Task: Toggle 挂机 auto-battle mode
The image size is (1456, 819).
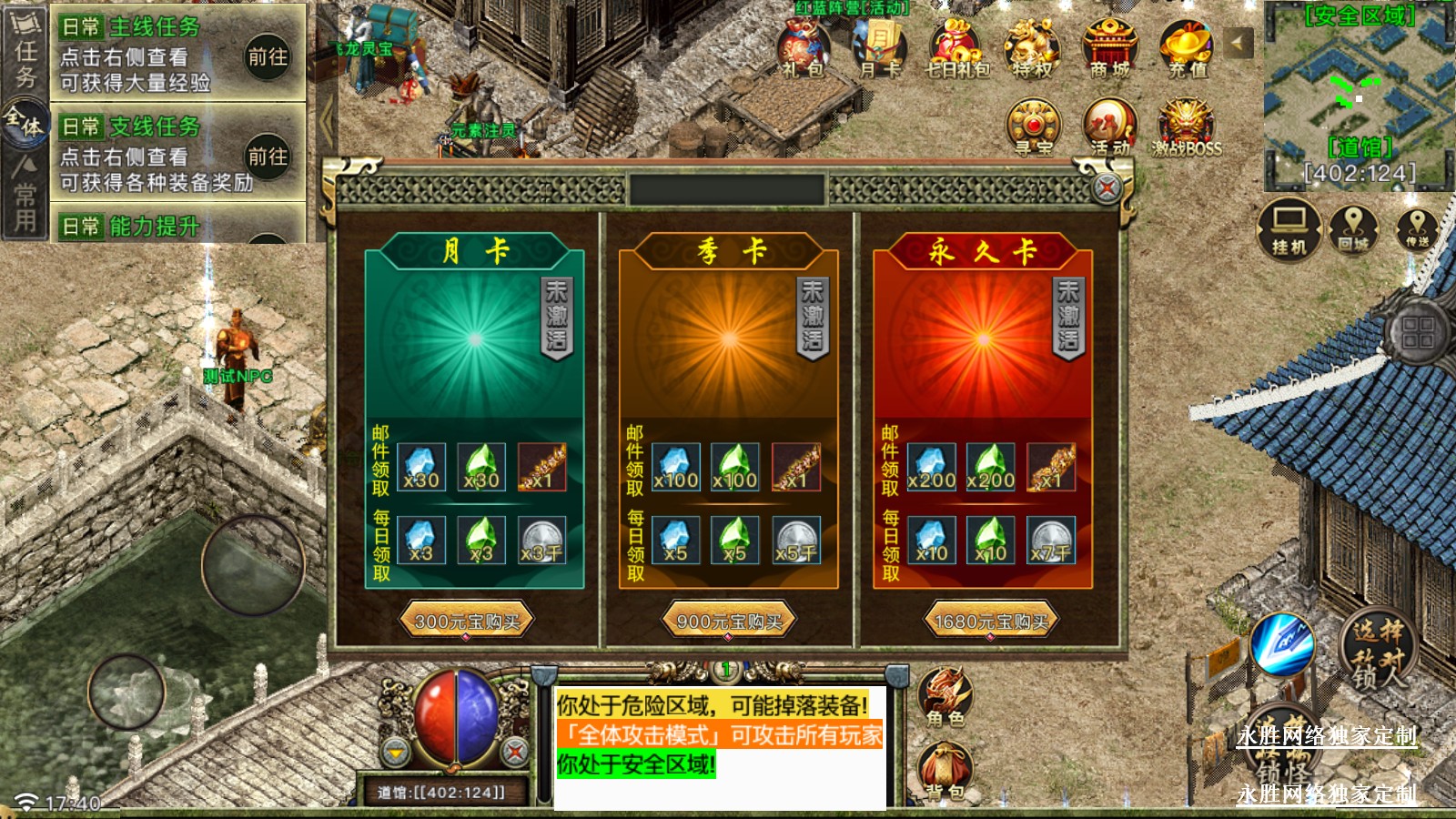Action: point(1289,229)
